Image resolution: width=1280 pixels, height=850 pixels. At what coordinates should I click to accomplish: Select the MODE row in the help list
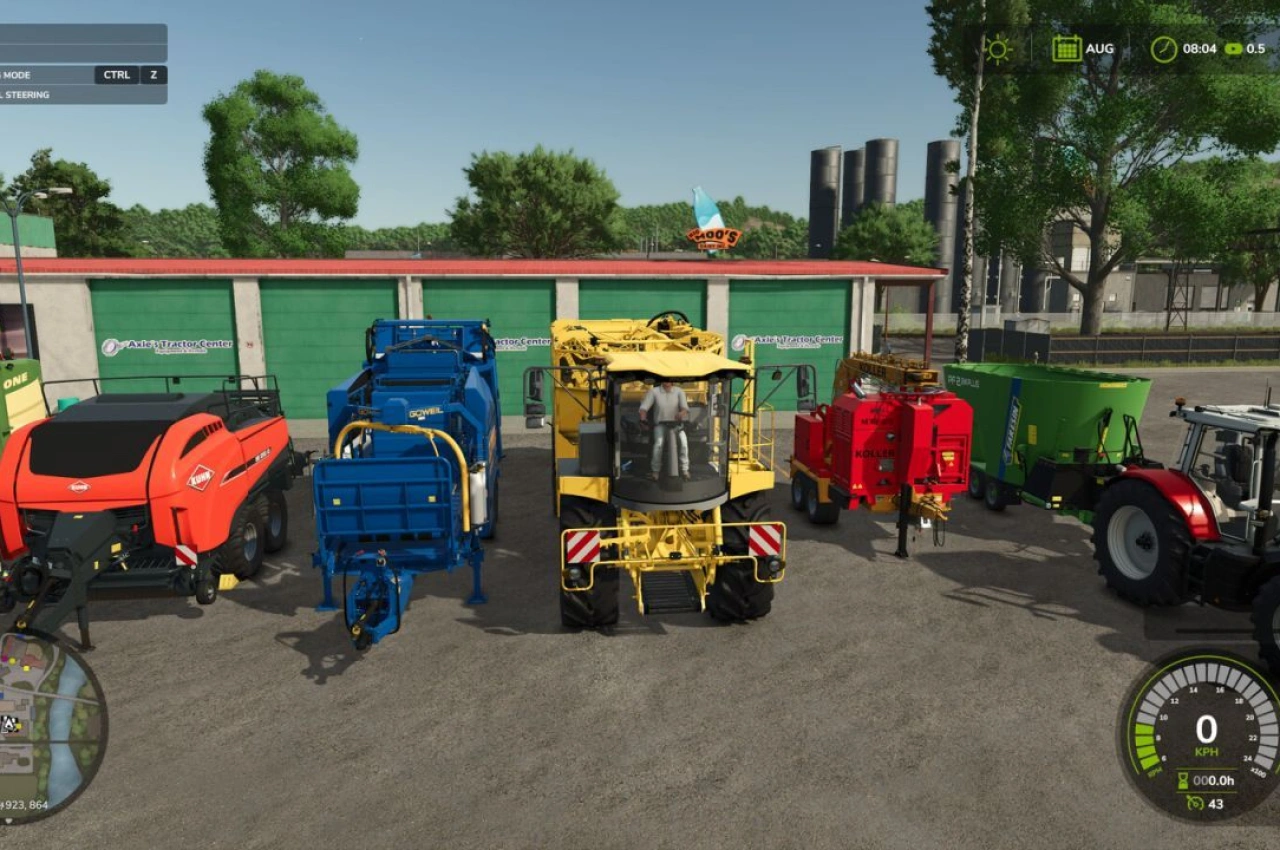point(60,74)
